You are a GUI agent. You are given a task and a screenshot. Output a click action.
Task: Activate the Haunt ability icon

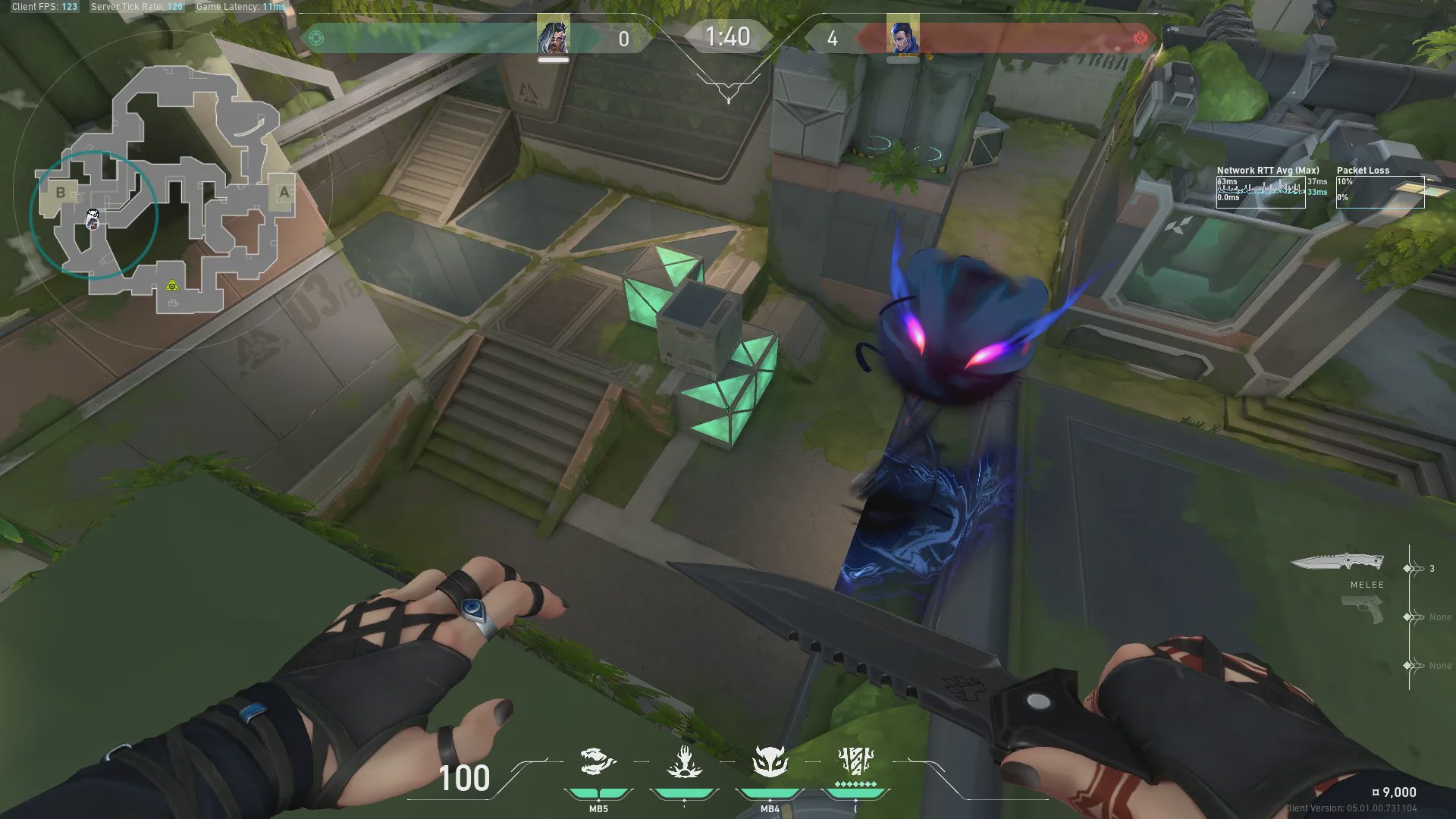click(x=770, y=762)
